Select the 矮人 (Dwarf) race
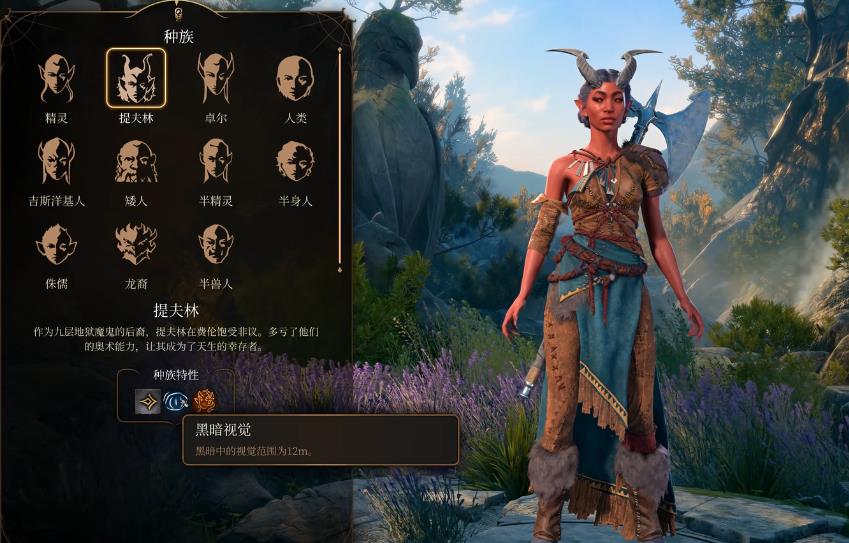849x543 pixels. 136,161
